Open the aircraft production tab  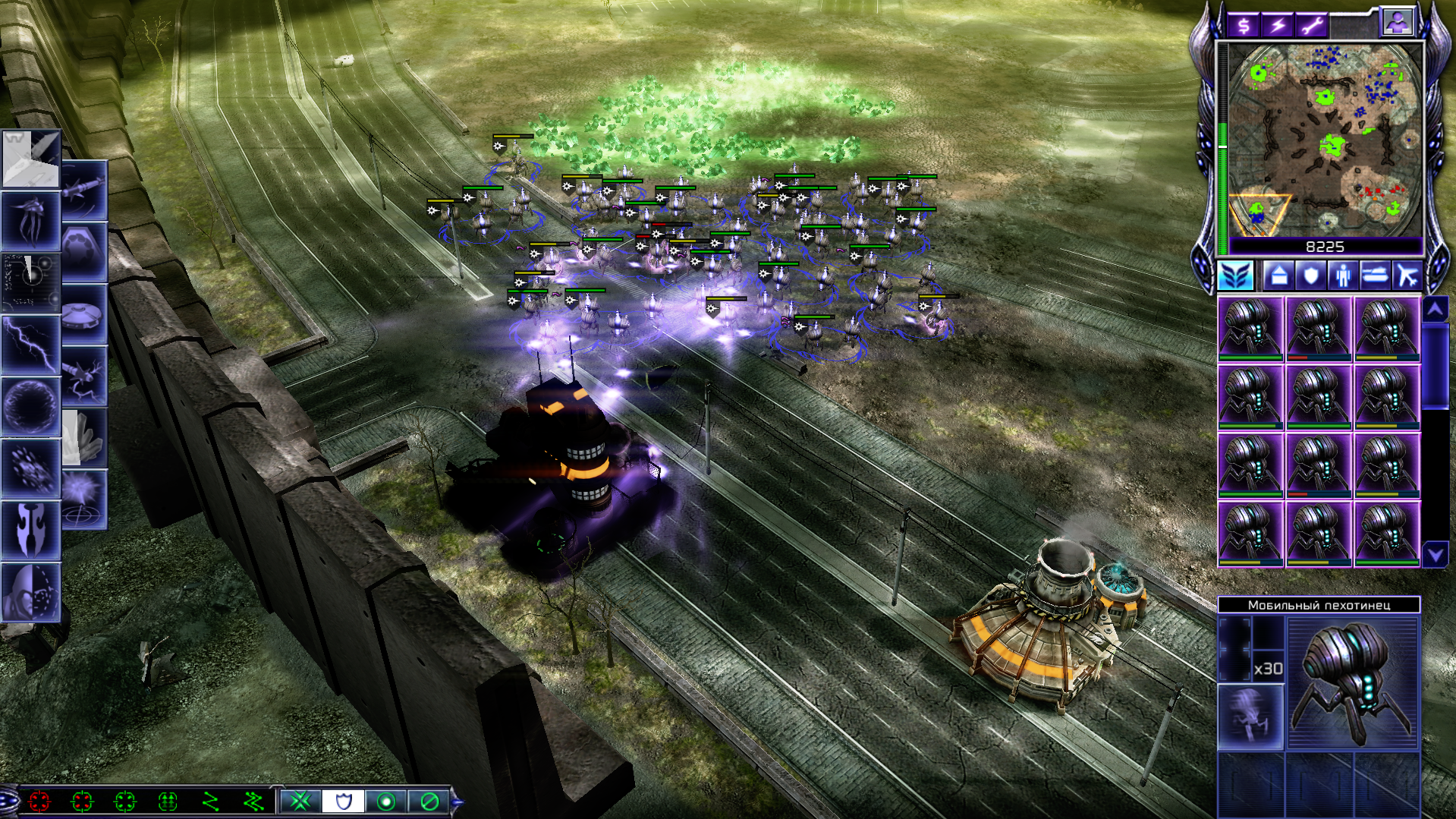click(1407, 275)
